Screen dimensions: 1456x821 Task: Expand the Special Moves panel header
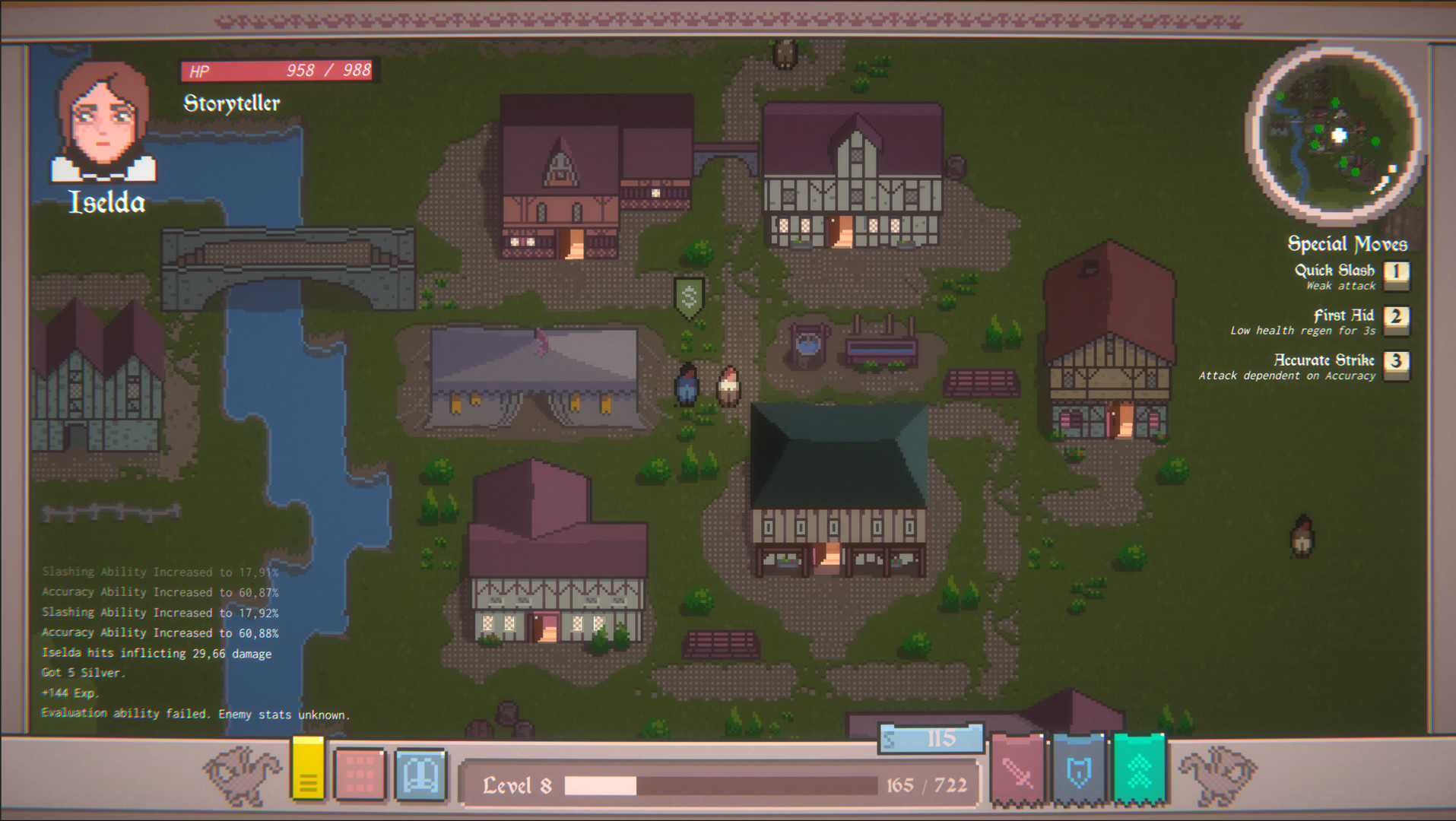(x=1347, y=243)
